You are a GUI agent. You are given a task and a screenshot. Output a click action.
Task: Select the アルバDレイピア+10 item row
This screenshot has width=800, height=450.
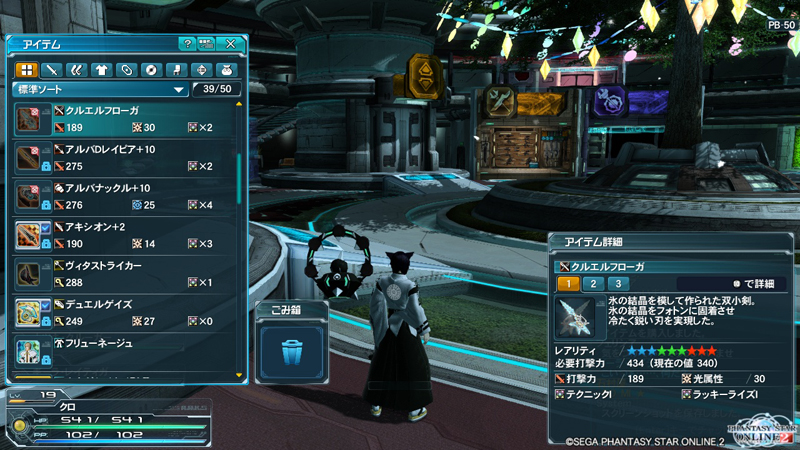[x=128, y=158]
